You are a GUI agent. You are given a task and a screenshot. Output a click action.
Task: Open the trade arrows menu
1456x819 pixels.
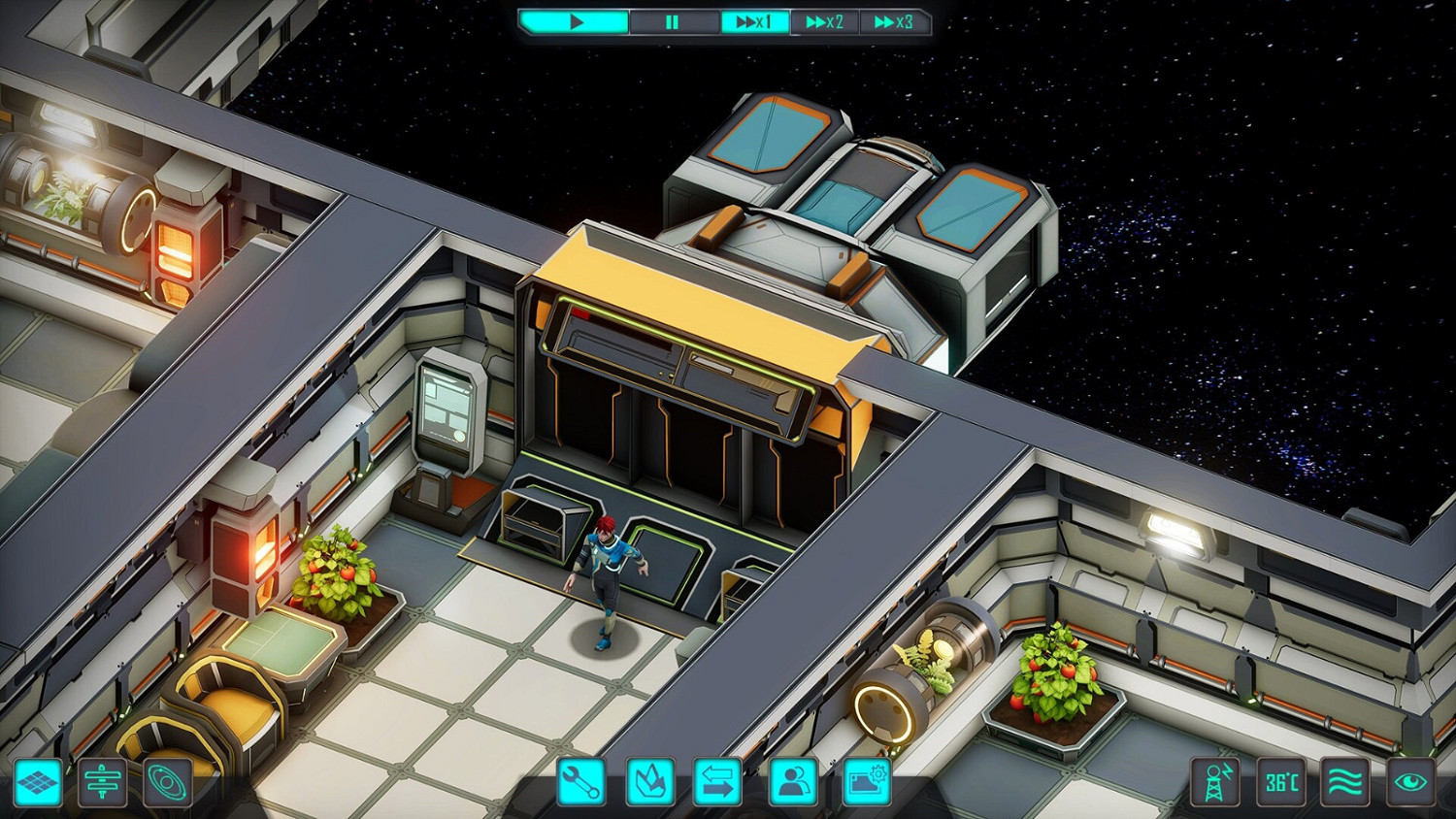click(718, 782)
